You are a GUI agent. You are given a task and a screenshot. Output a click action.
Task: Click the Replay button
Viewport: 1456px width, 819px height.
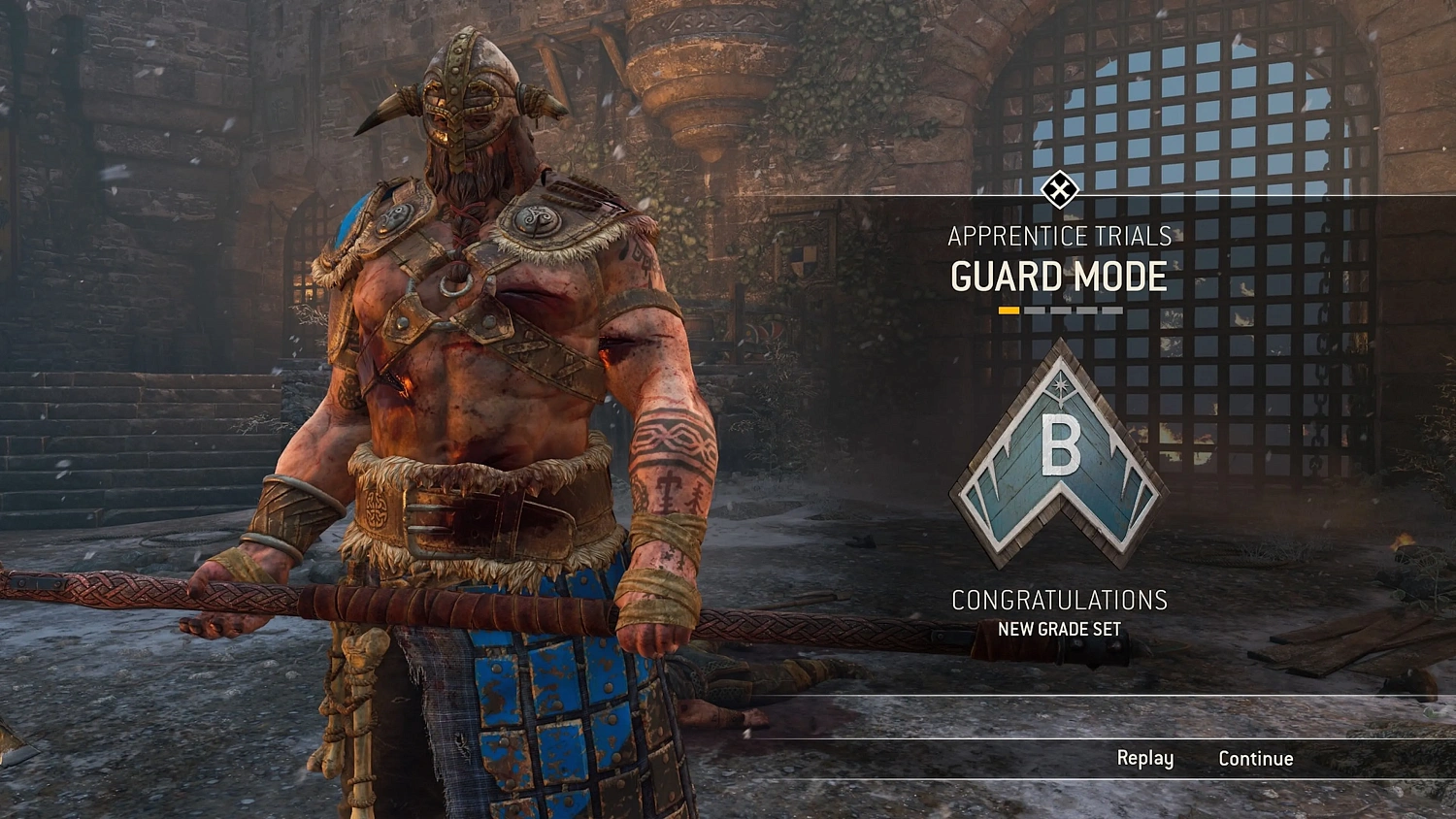point(1145,758)
